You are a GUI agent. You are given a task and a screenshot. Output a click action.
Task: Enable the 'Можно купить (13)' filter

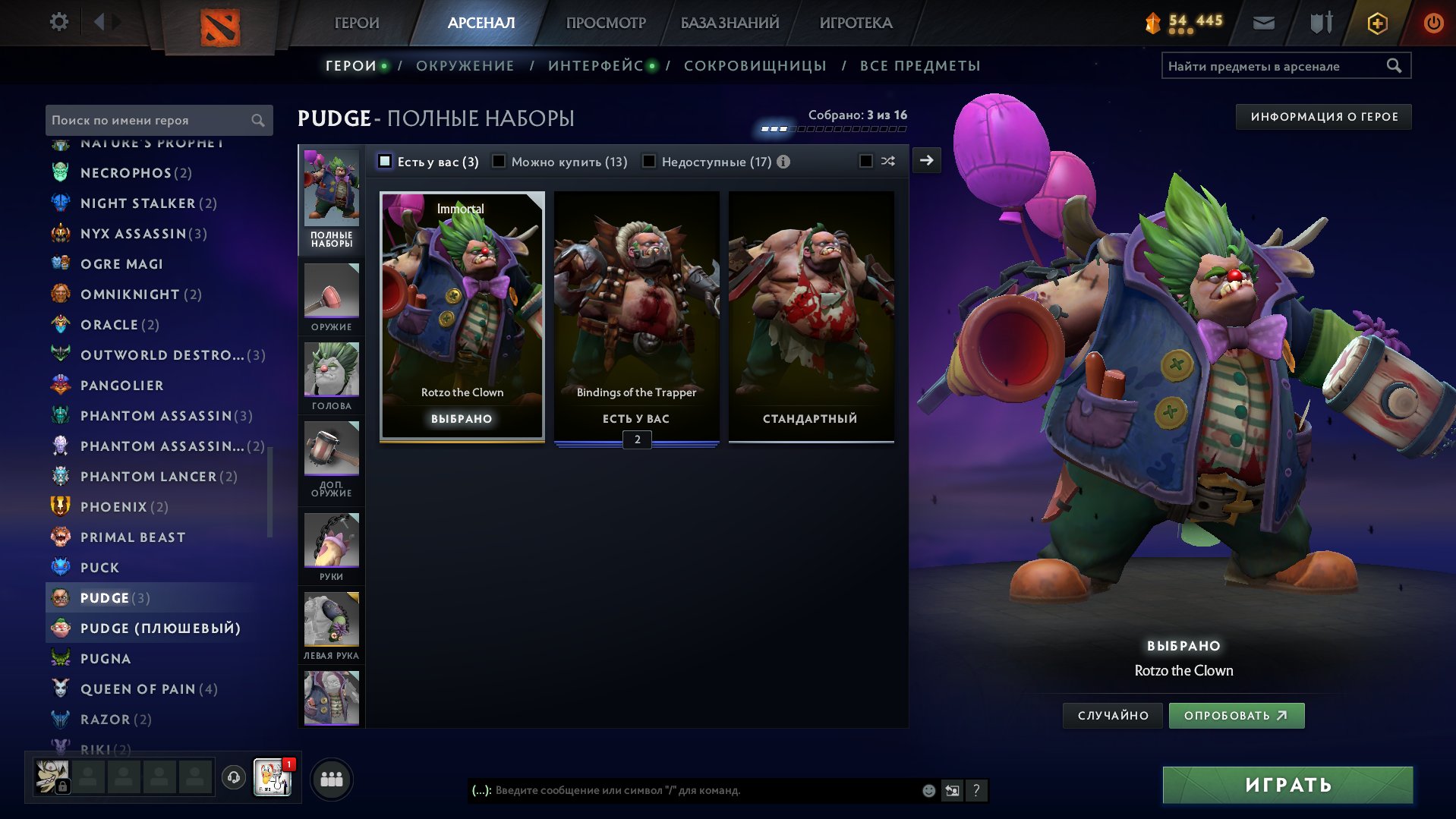click(x=499, y=161)
